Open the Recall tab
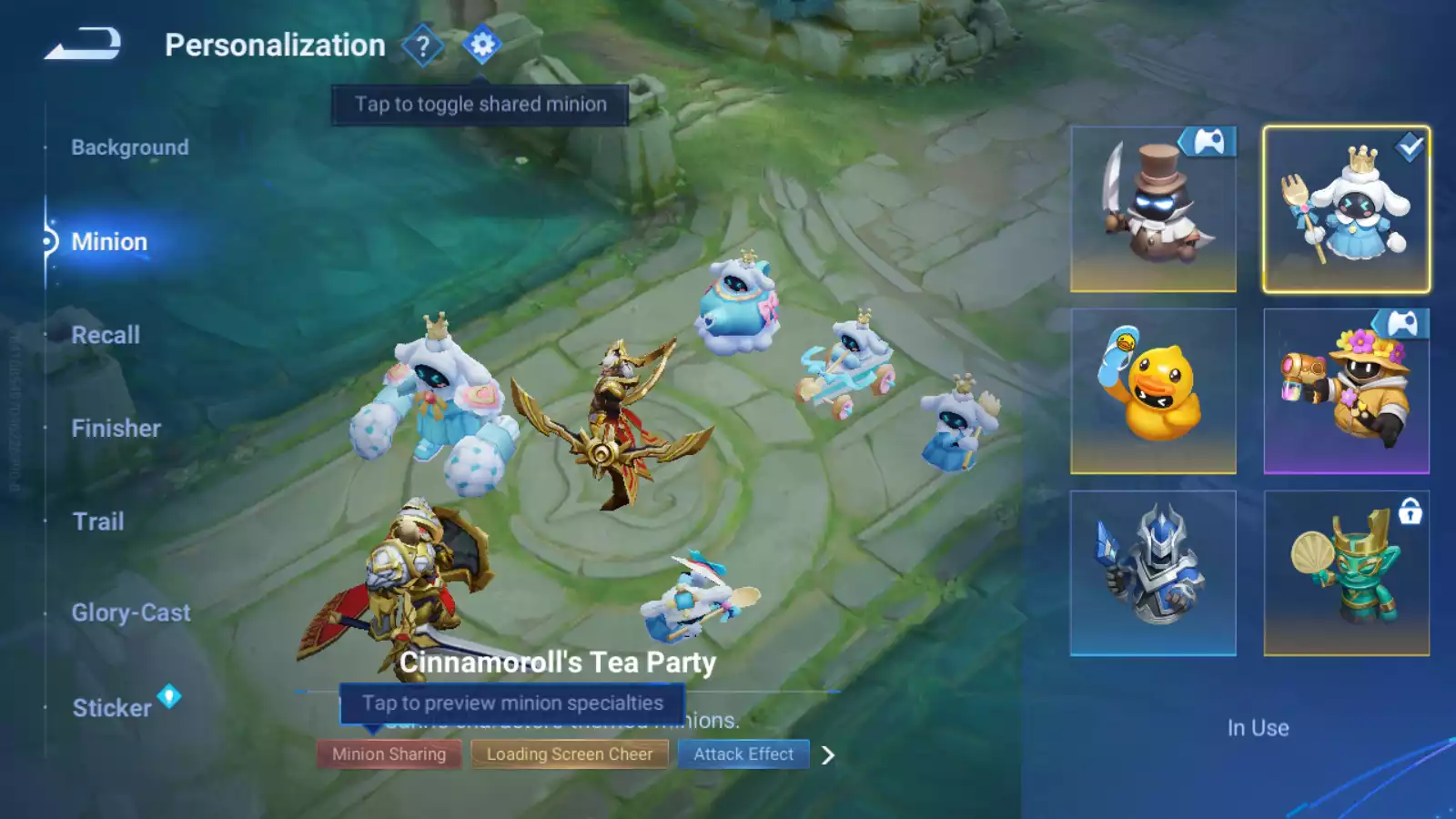The width and height of the screenshot is (1456, 819). (106, 335)
